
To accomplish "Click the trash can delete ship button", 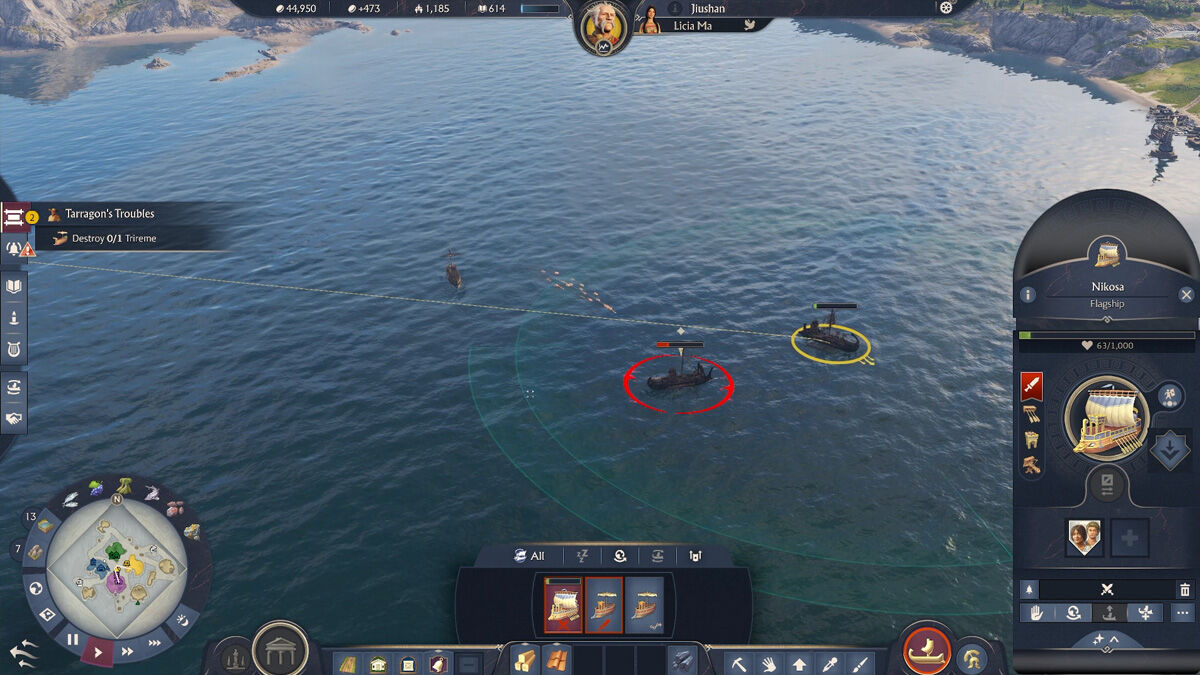I will click(x=1185, y=590).
